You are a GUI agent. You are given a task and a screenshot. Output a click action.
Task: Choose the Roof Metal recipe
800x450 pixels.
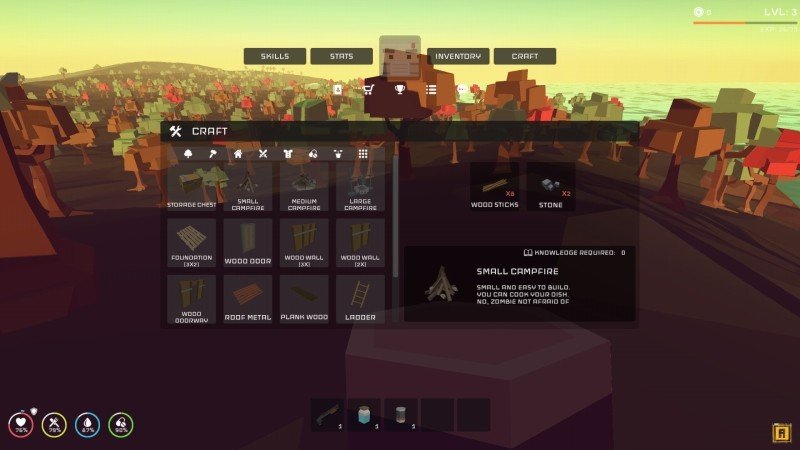pos(248,299)
